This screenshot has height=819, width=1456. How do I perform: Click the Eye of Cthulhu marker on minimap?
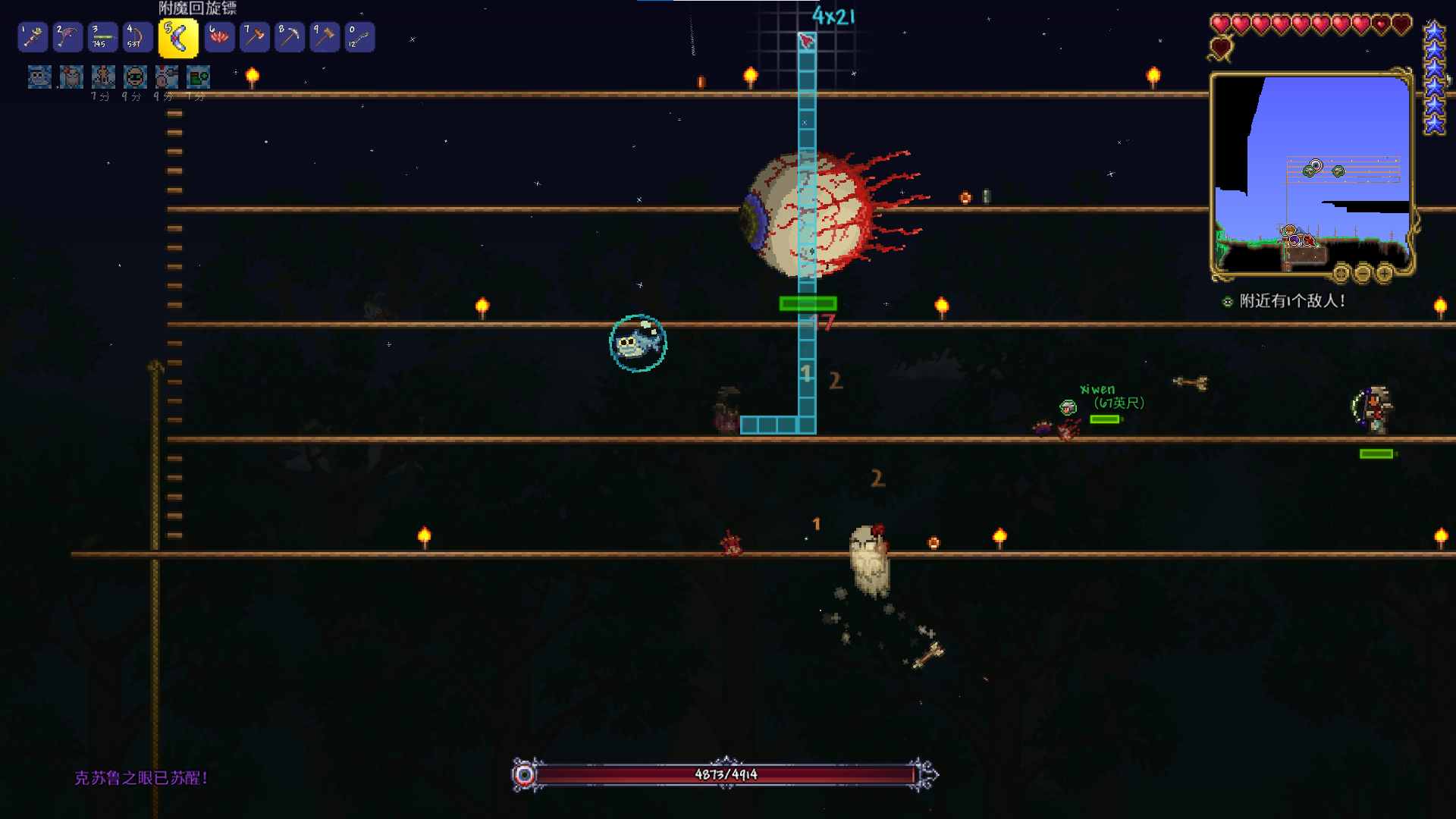pos(1314,166)
